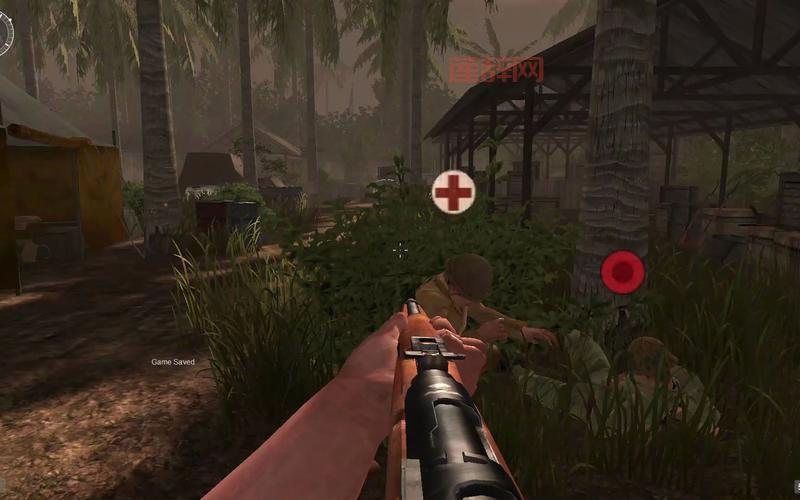Select the red cross medic icon
Viewport: 800px width, 500px height.
point(453,191)
